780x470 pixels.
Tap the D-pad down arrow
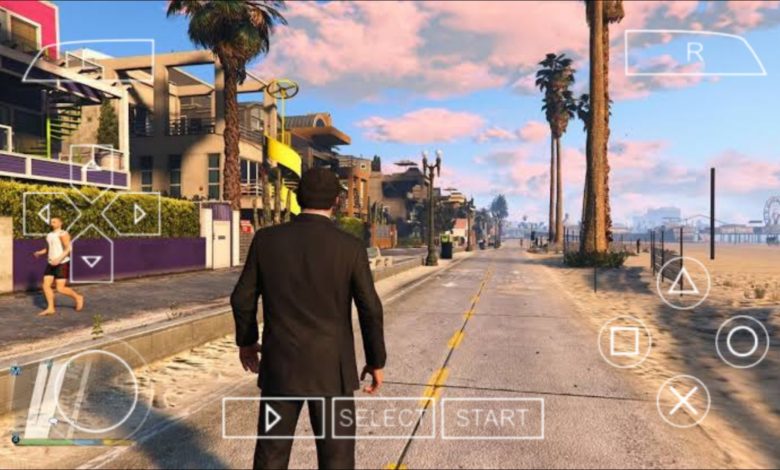91,259
